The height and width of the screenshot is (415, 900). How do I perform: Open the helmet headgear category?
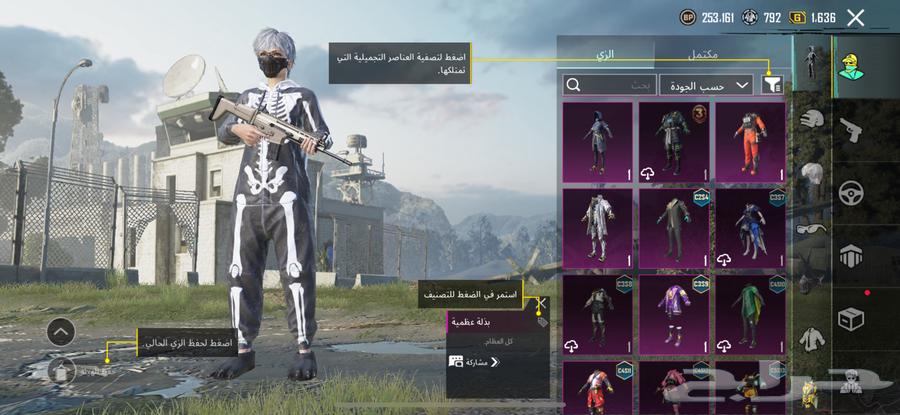pyautogui.click(x=812, y=117)
